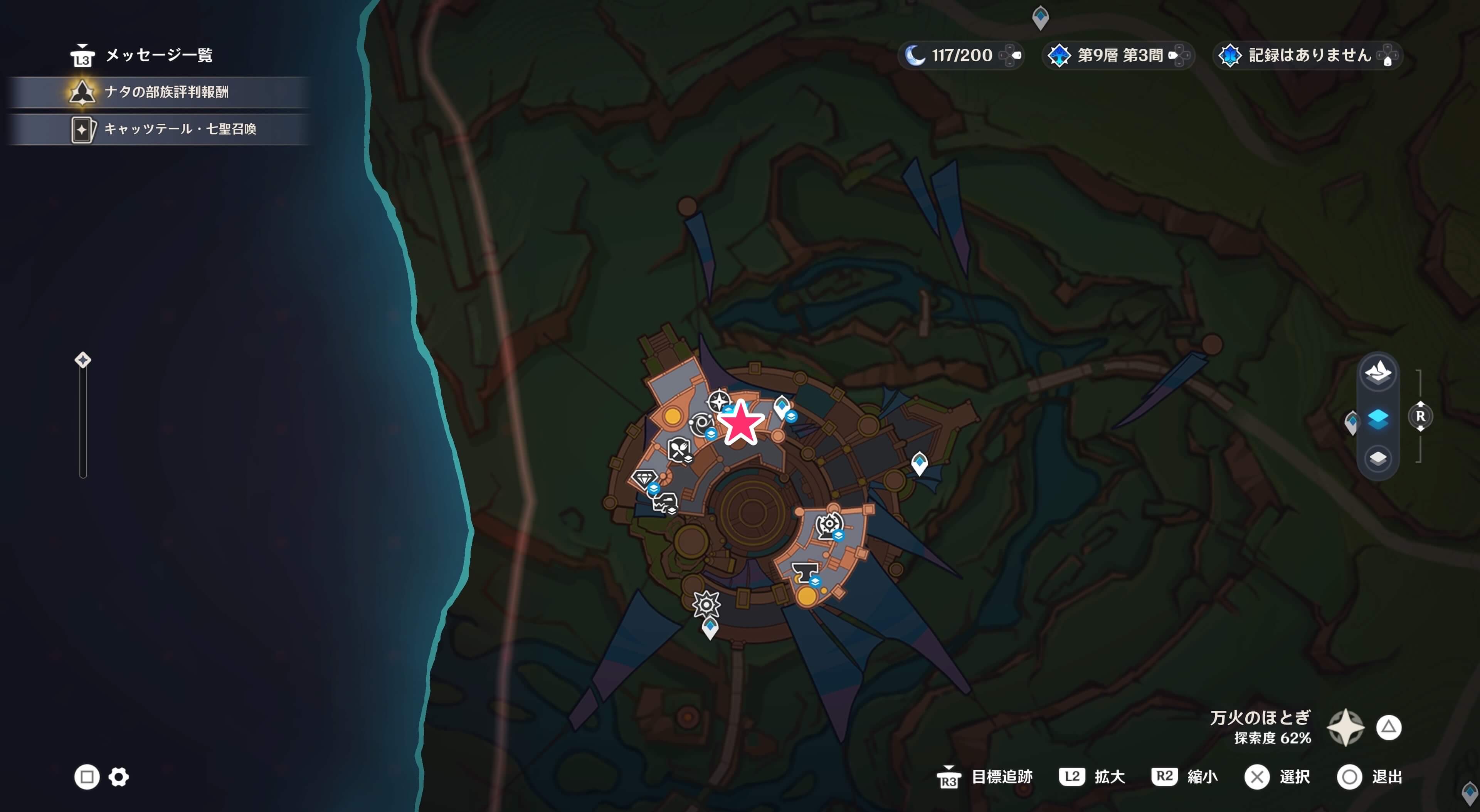Select the compass adventurers' guild marker
1480x812 pixels.
[x=718, y=400]
